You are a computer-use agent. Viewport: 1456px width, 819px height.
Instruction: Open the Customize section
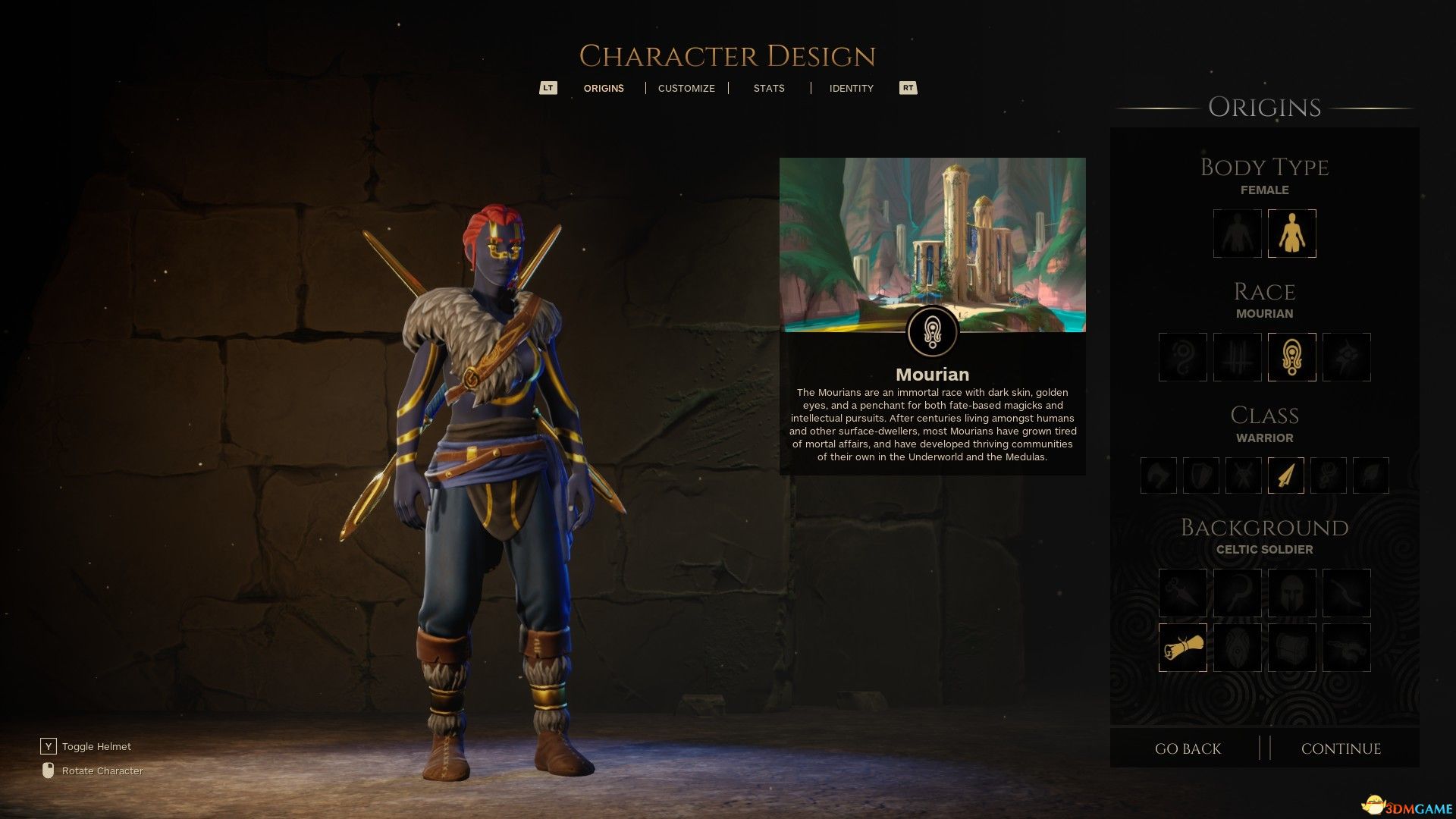(x=686, y=88)
